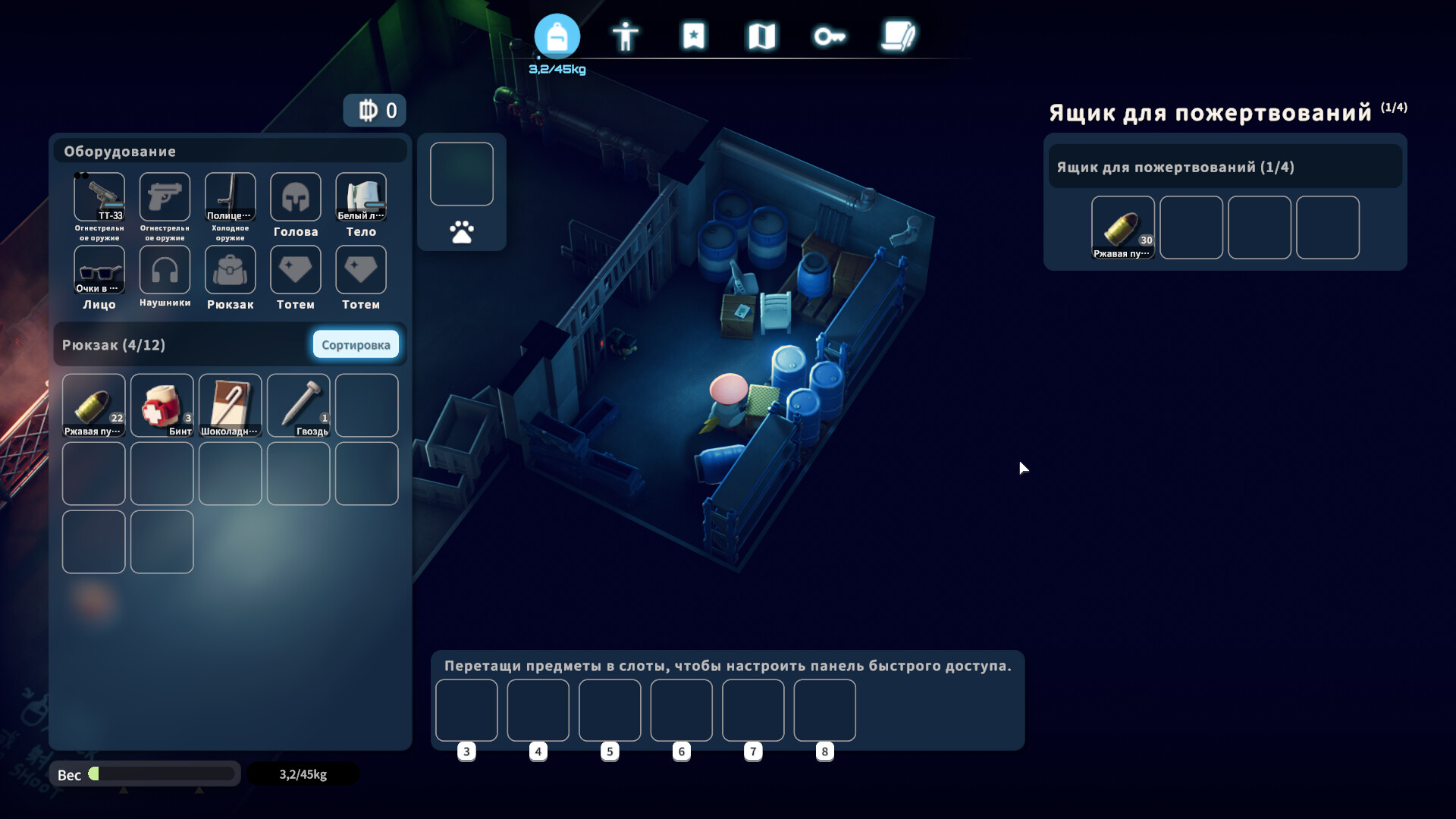This screenshot has width=1456, height=819.
Task: Show the map tab
Action: [761, 36]
